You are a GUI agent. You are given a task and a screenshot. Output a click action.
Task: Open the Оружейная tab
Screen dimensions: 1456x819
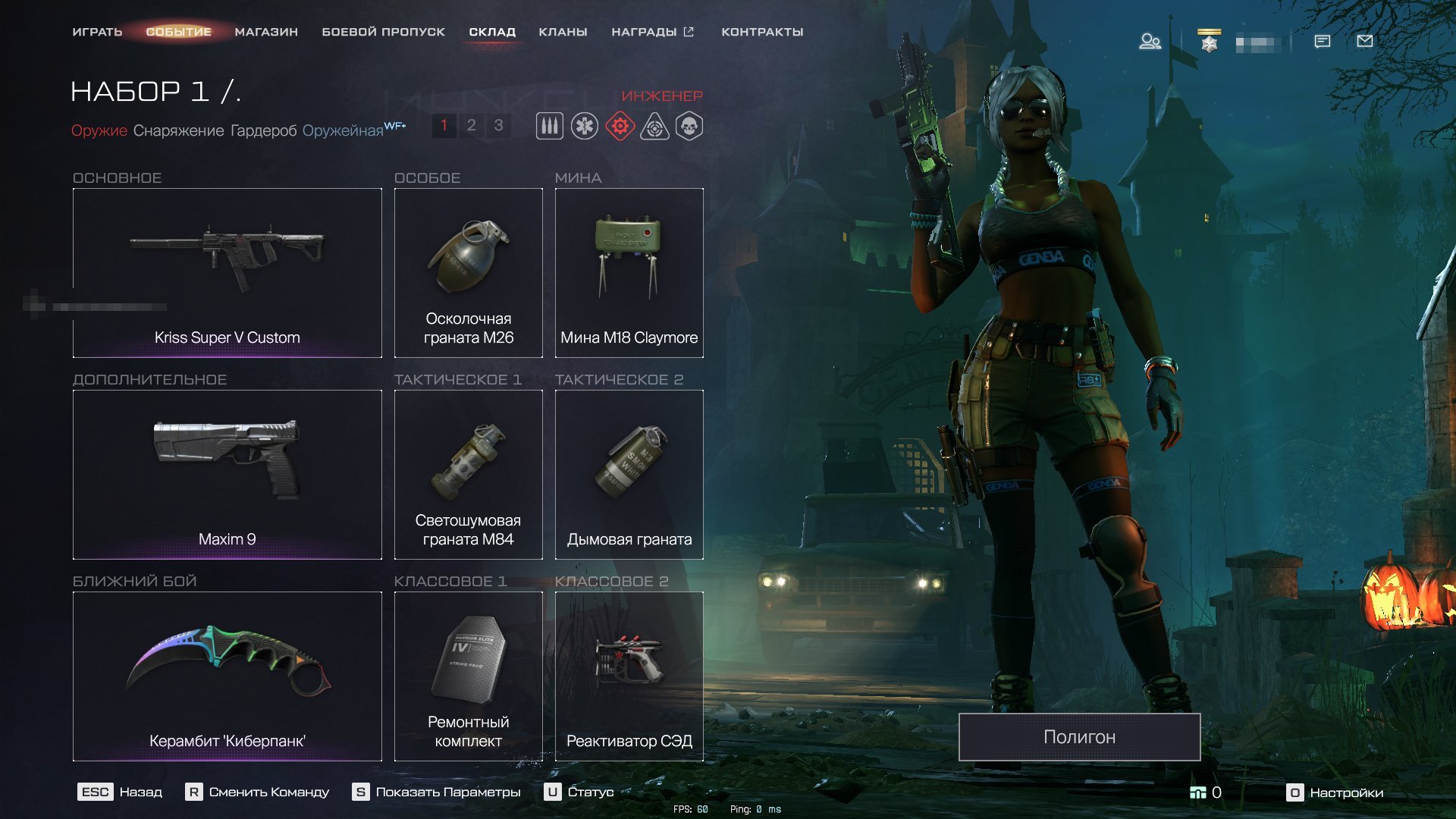[343, 130]
